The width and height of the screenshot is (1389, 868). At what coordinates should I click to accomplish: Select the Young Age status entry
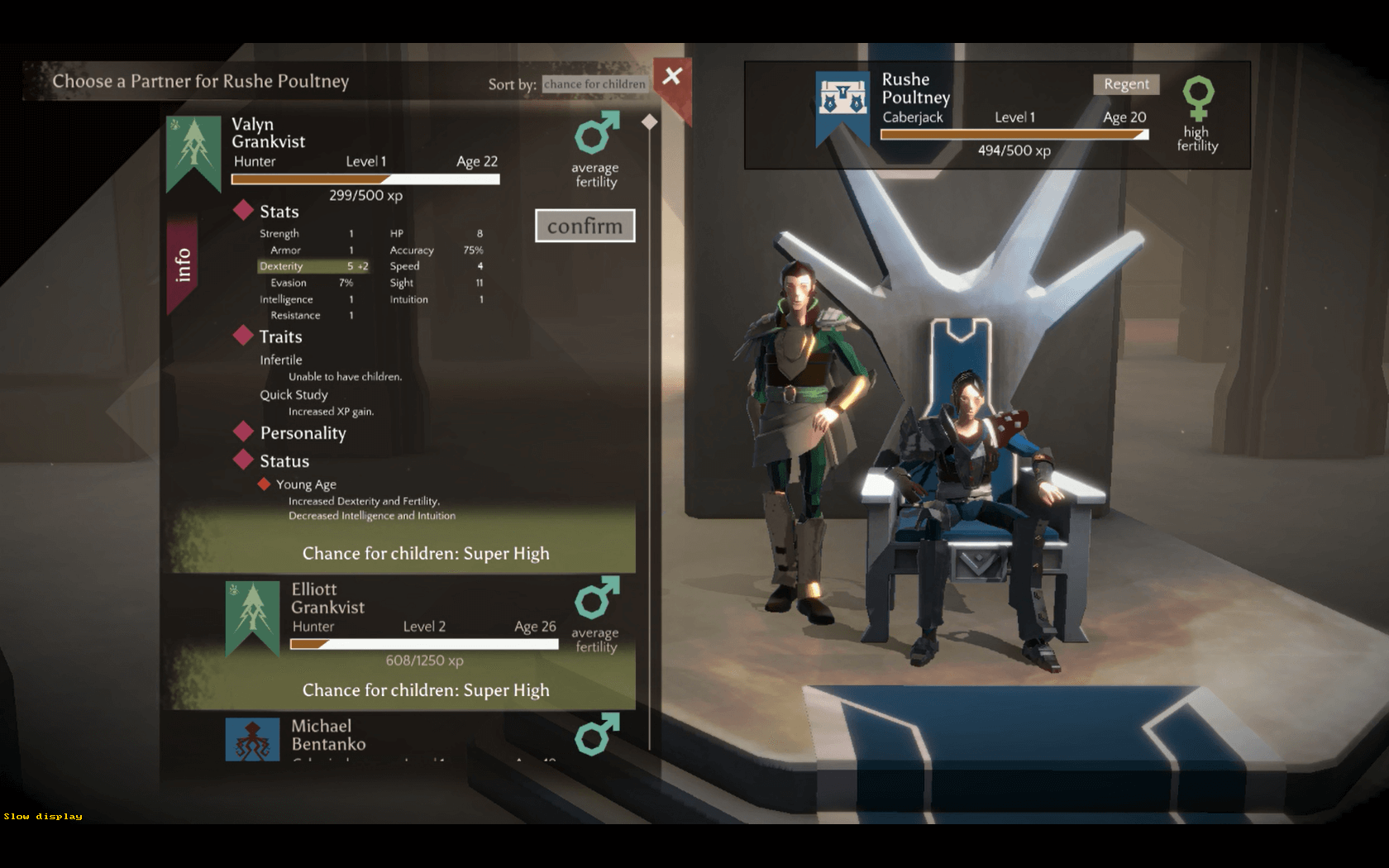[x=305, y=484]
